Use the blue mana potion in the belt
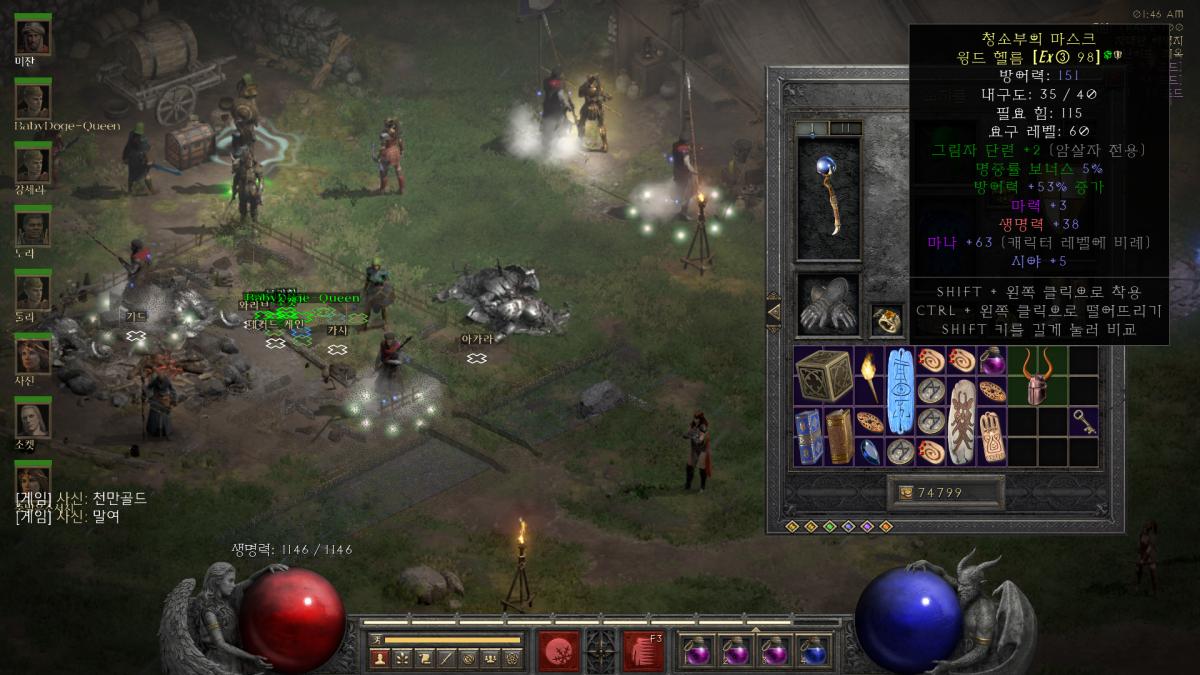The image size is (1200, 675). 815,652
